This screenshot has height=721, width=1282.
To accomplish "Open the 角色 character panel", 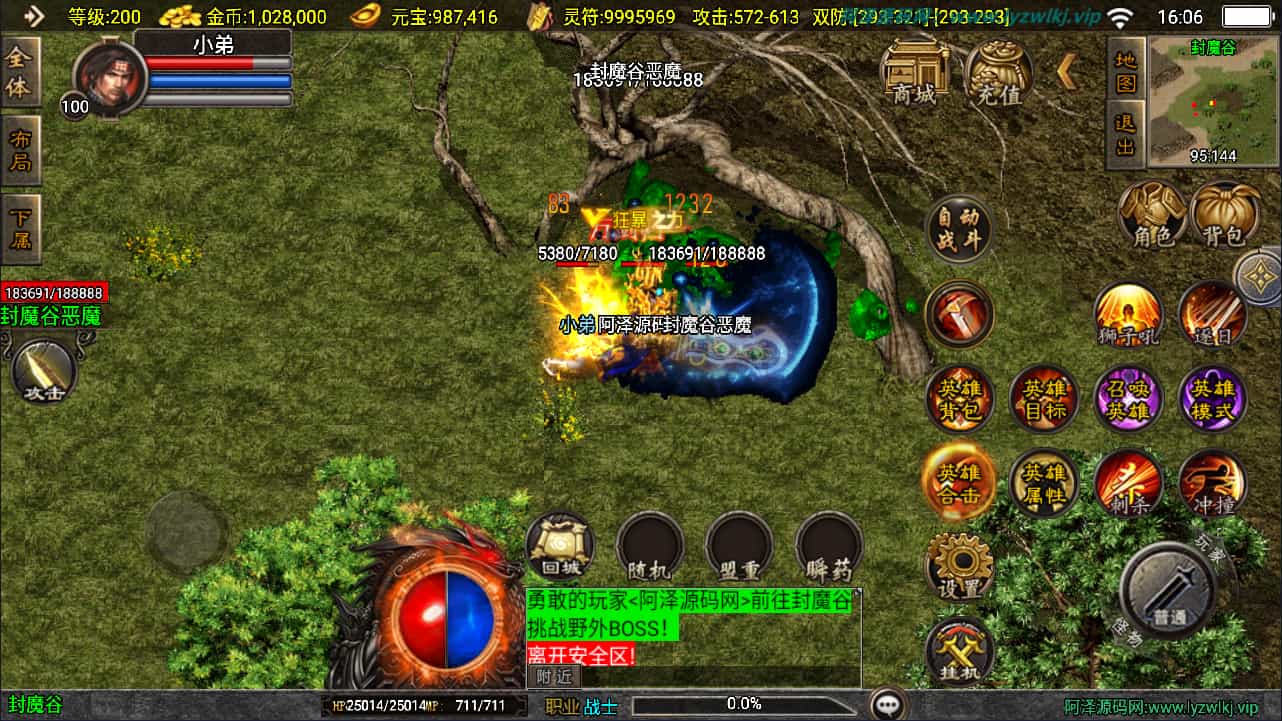I will pyautogui.click(x=1152, y=214).
